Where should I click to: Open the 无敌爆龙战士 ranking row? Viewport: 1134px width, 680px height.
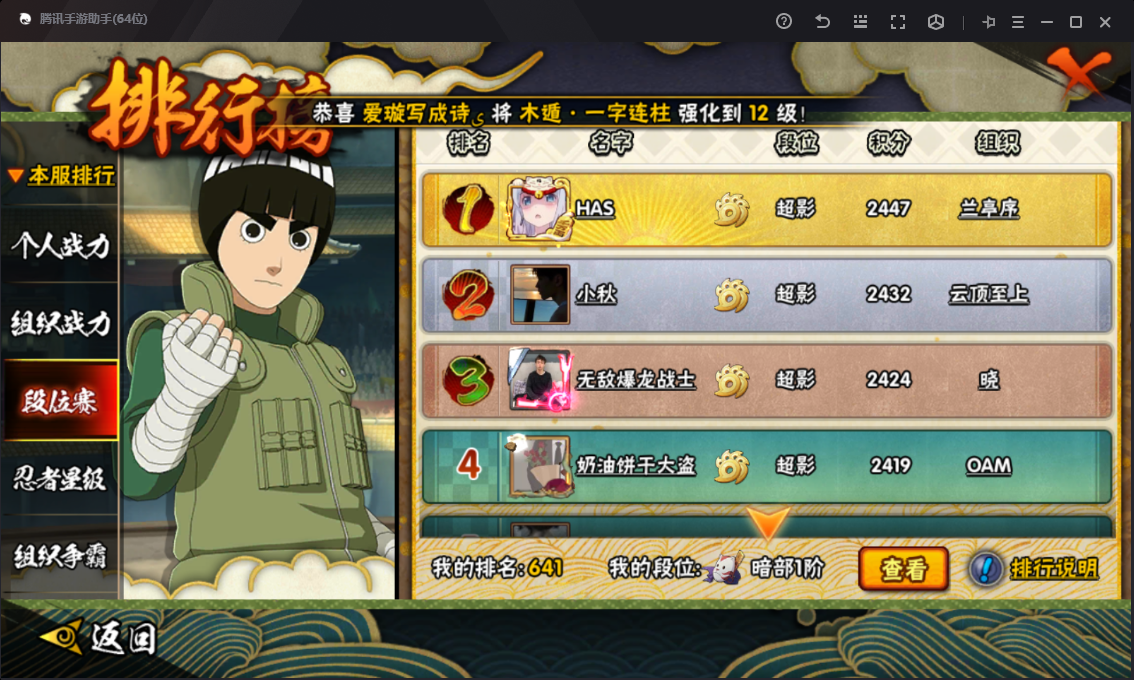(x=766, y=380)
